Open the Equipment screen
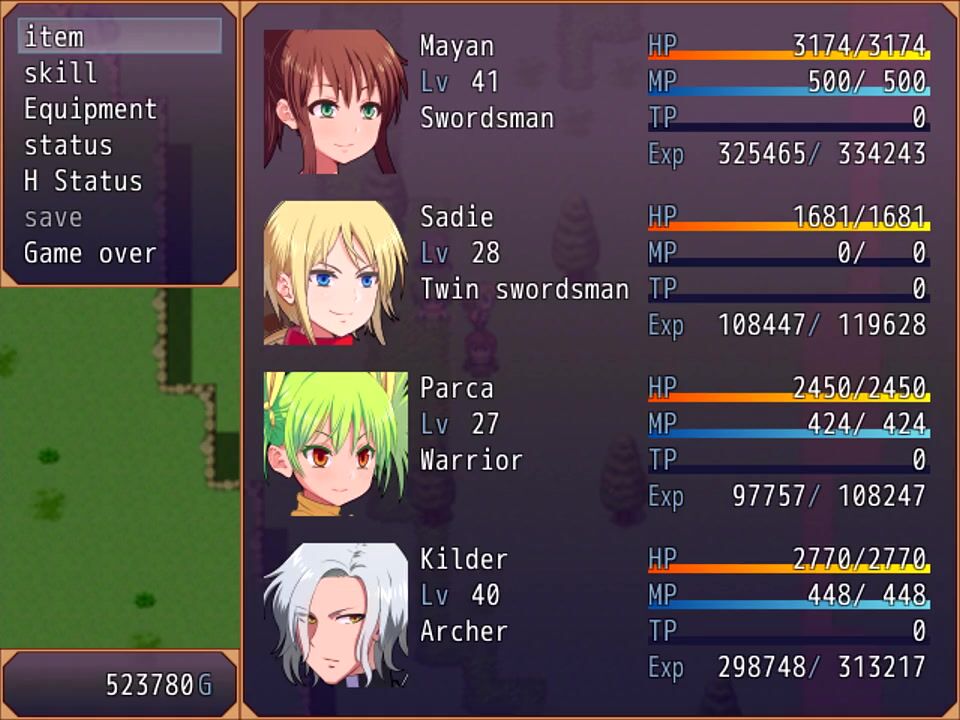 coord(91,109)
